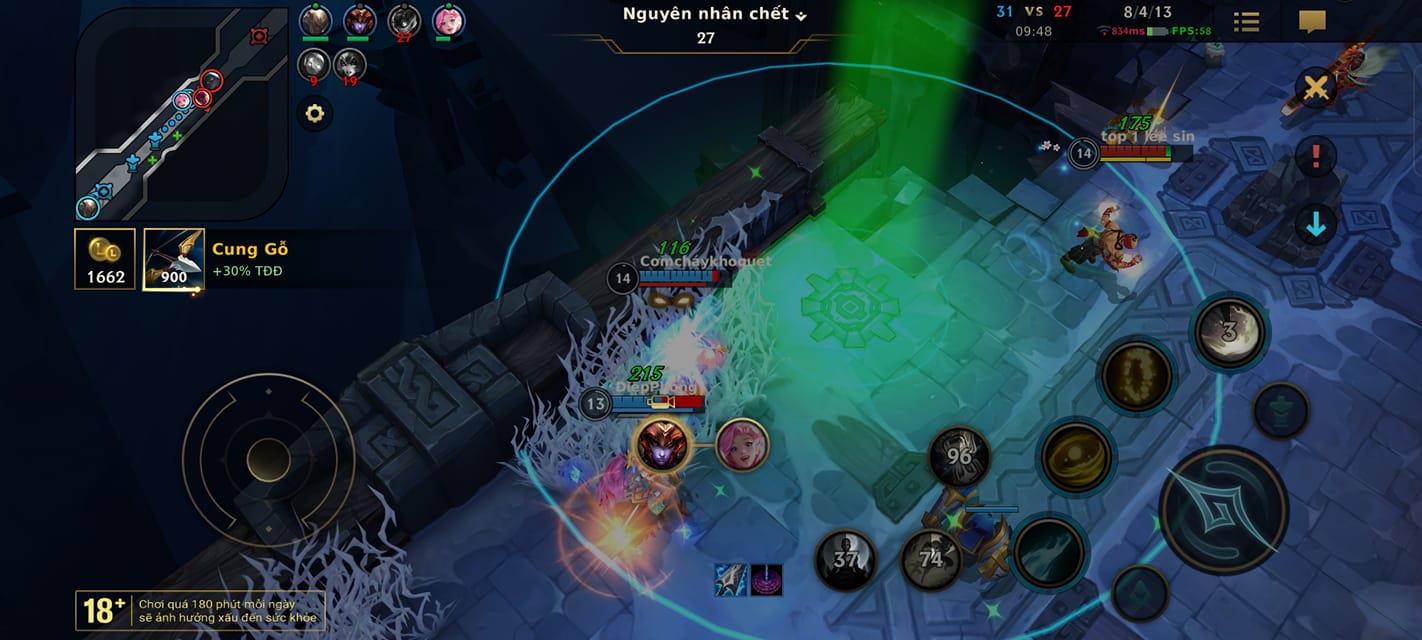Select the spell showing 96 cooldown

(x=959, y=457)
